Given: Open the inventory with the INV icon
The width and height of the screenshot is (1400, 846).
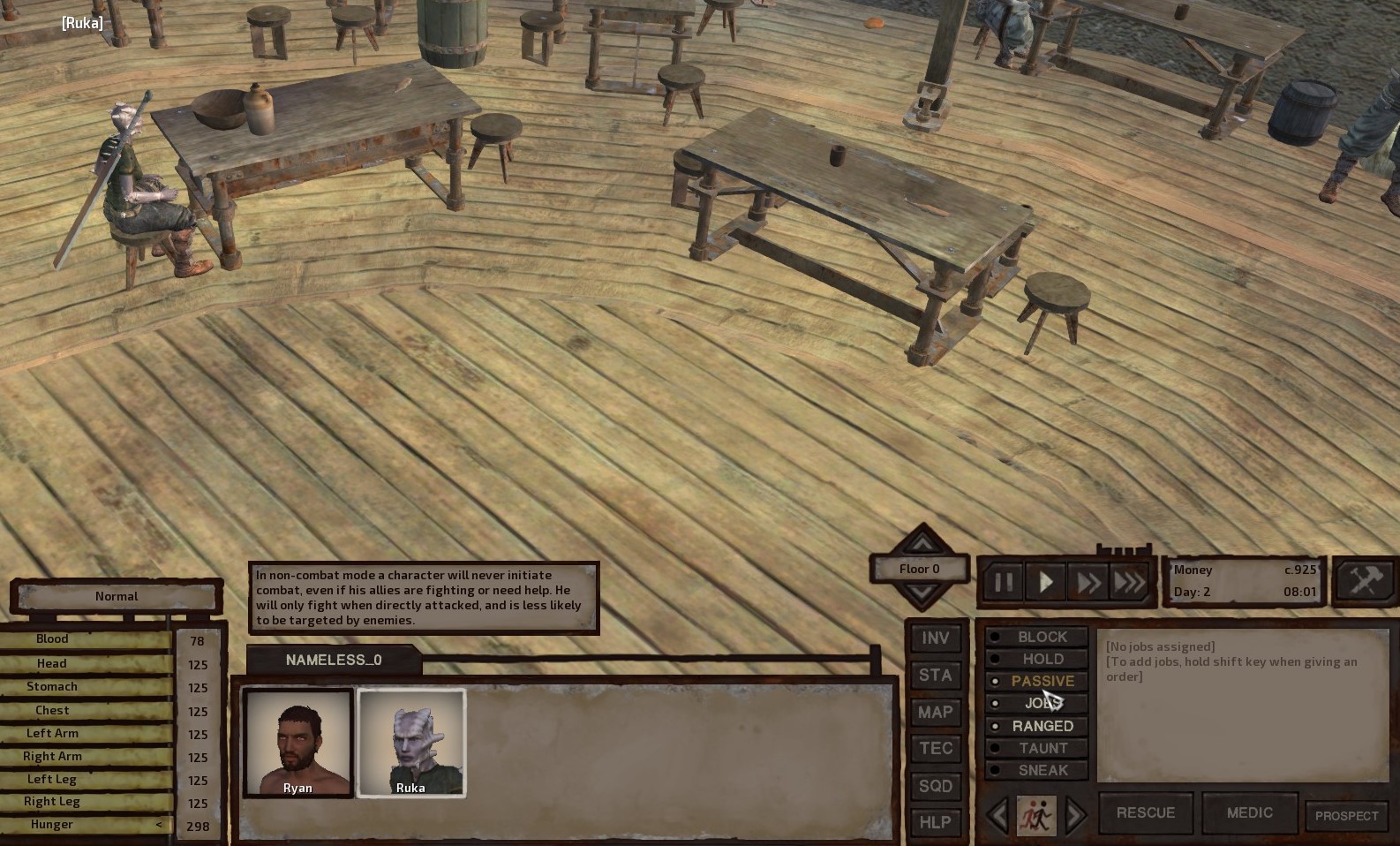Looking at the screenshot, I should (935, 638).
